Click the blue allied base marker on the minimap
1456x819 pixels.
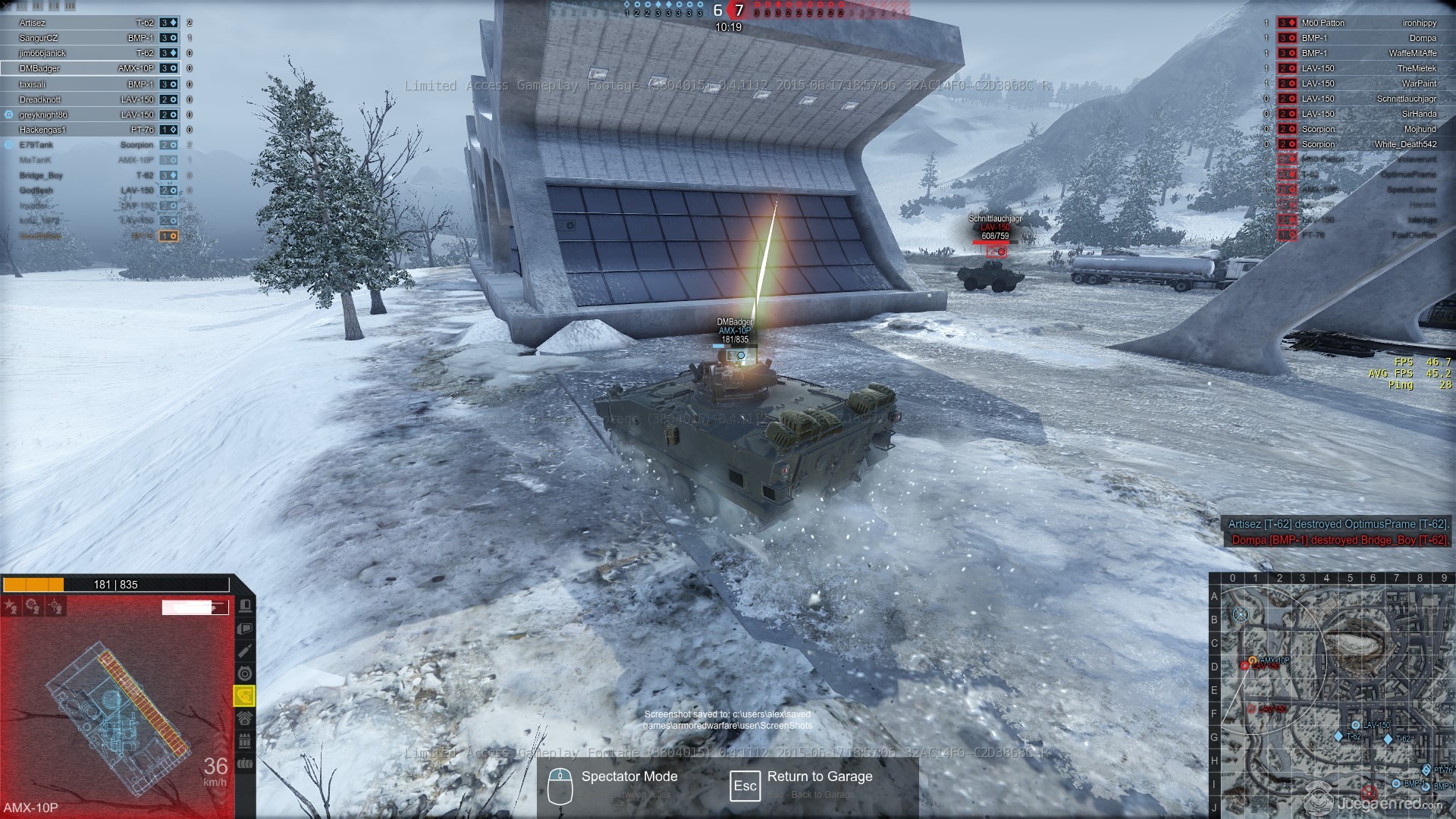1241,614
